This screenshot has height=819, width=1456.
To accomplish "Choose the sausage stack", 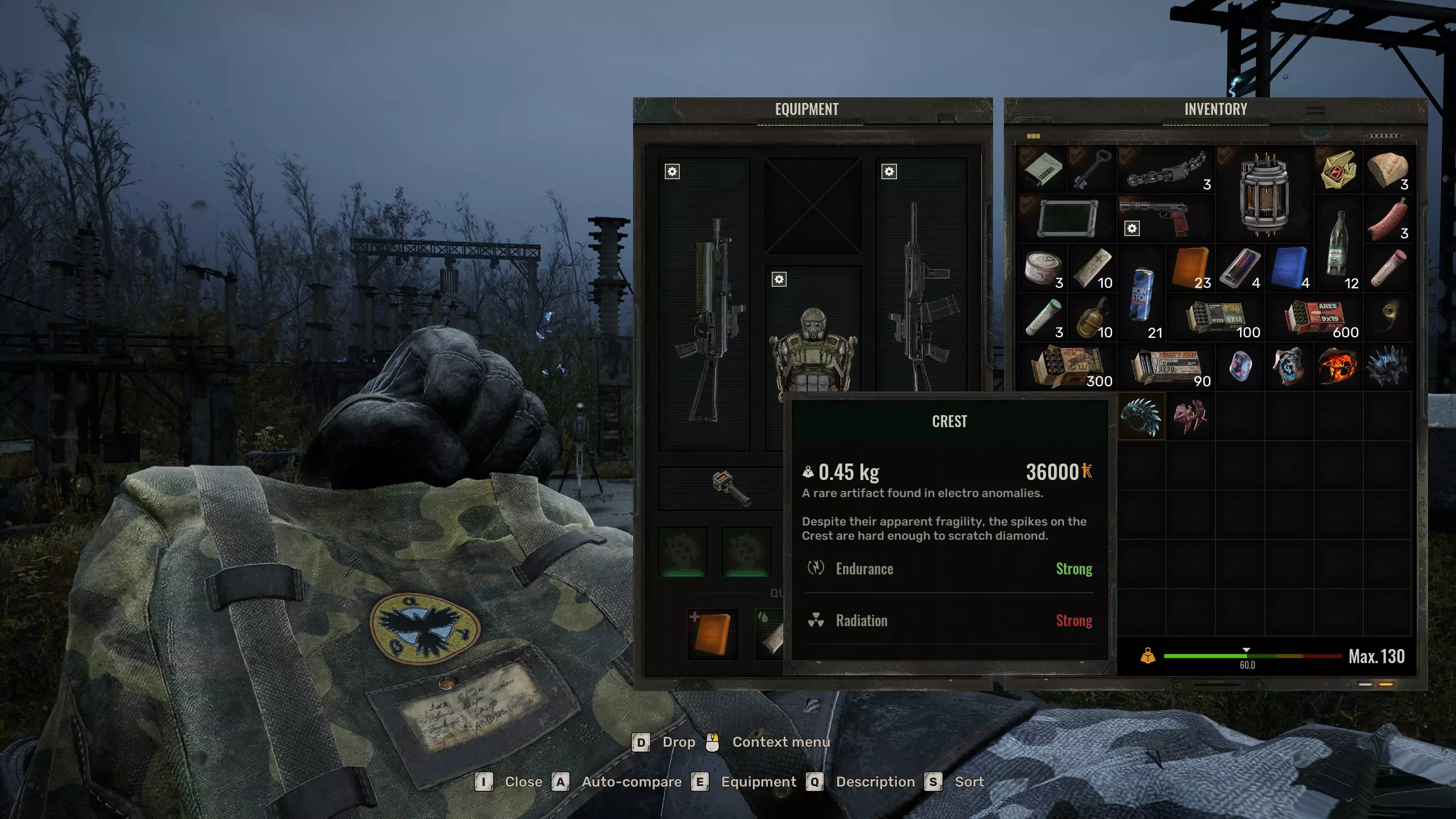I will (1387, 218).
